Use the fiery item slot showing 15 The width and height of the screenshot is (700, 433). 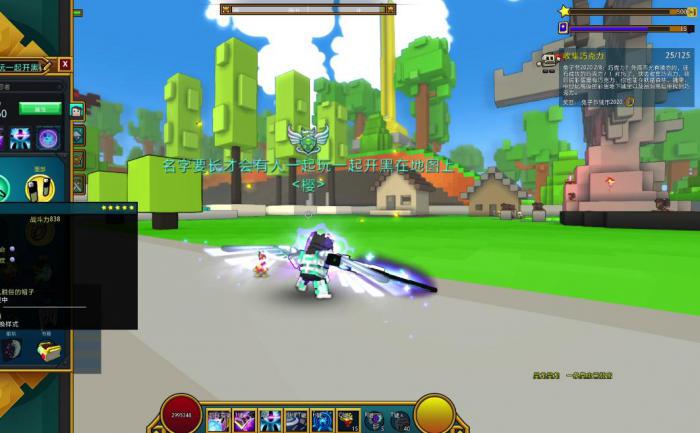347,420
